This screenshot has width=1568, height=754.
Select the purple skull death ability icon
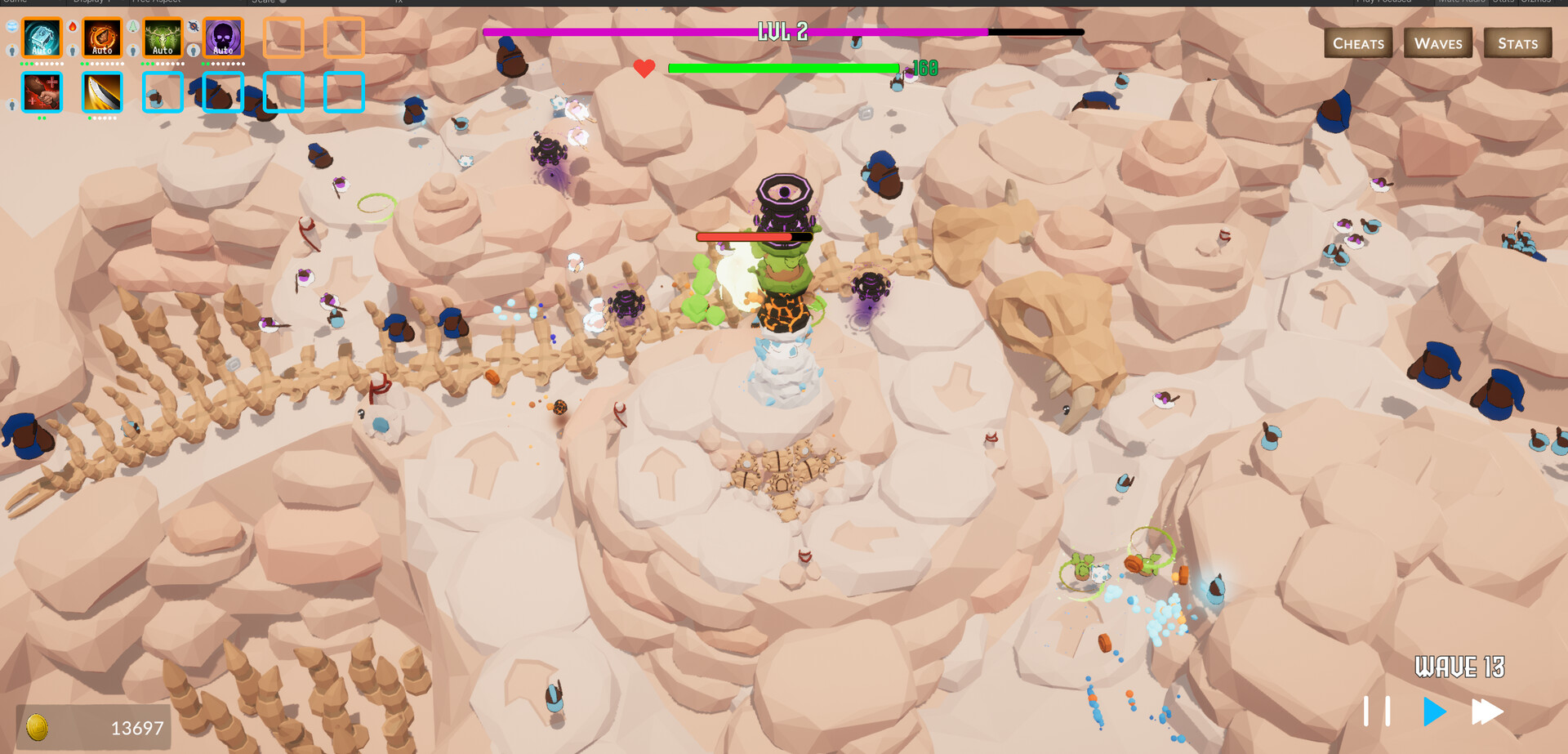[x=223, y=38]
